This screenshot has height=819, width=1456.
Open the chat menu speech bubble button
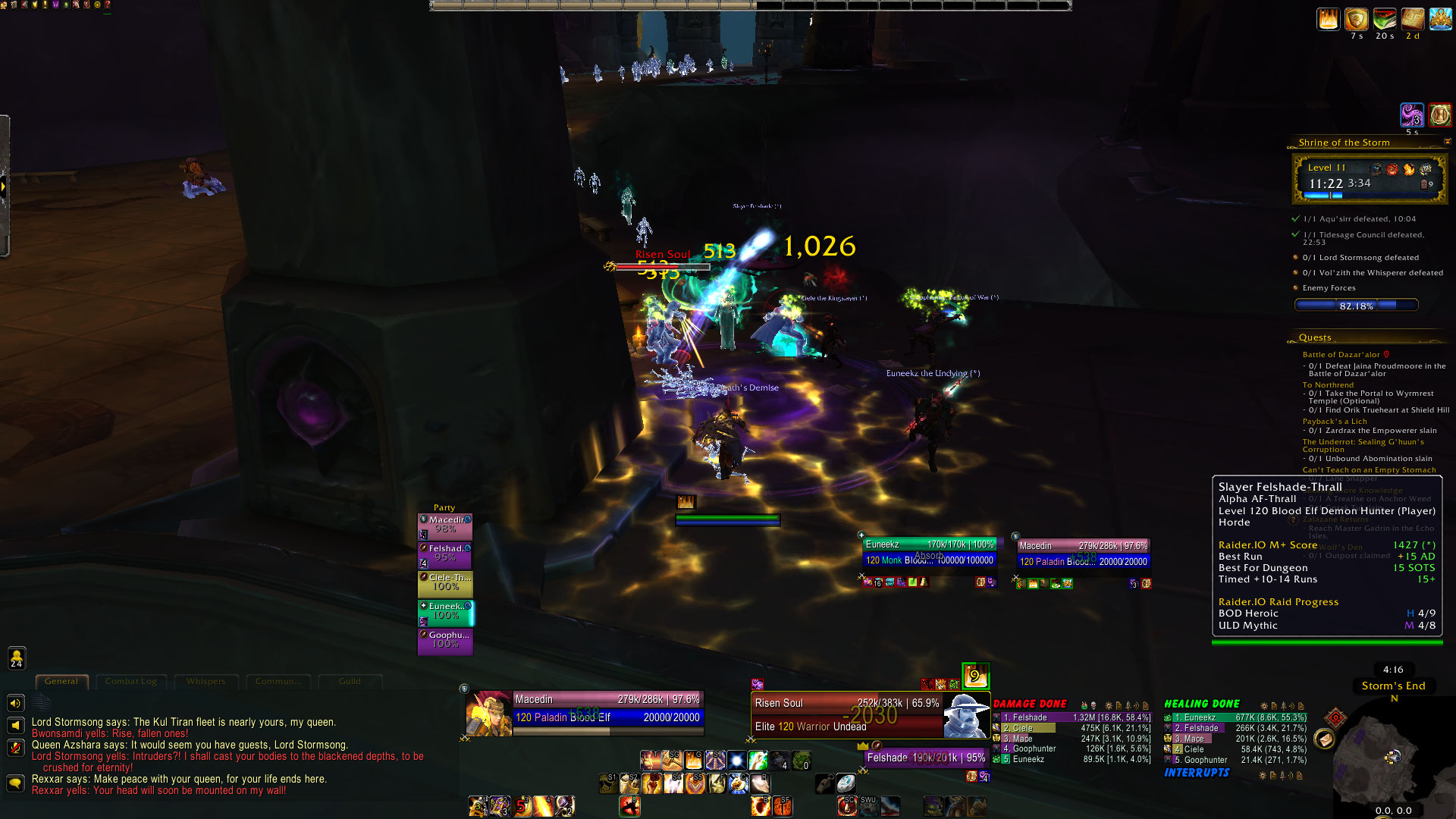click(x=15, y=782)
